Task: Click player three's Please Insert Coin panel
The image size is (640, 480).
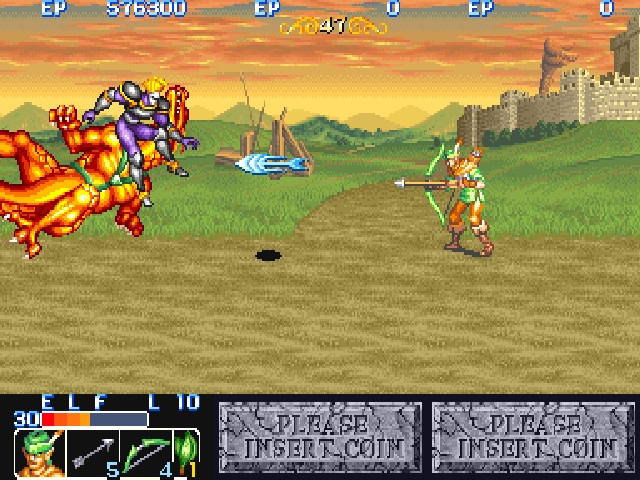Action: 533,437
